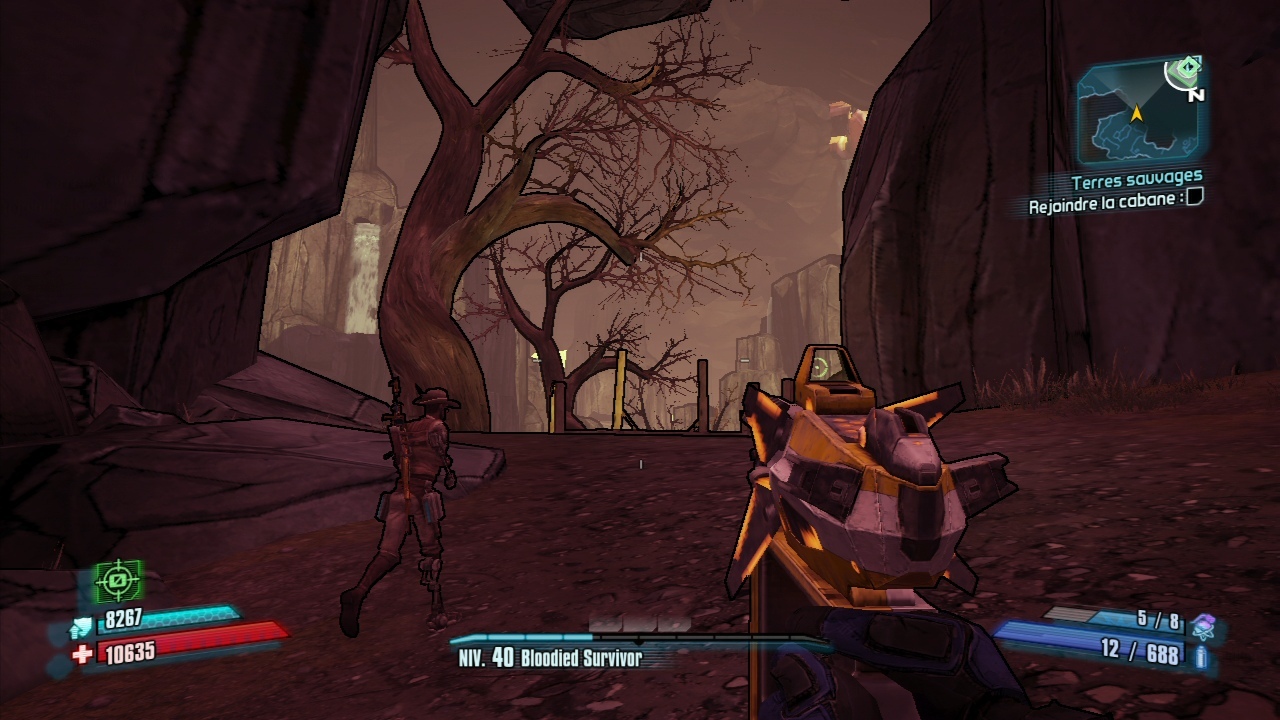Click the health value 10635
The image size is (1280, 720).
(130, 652)
